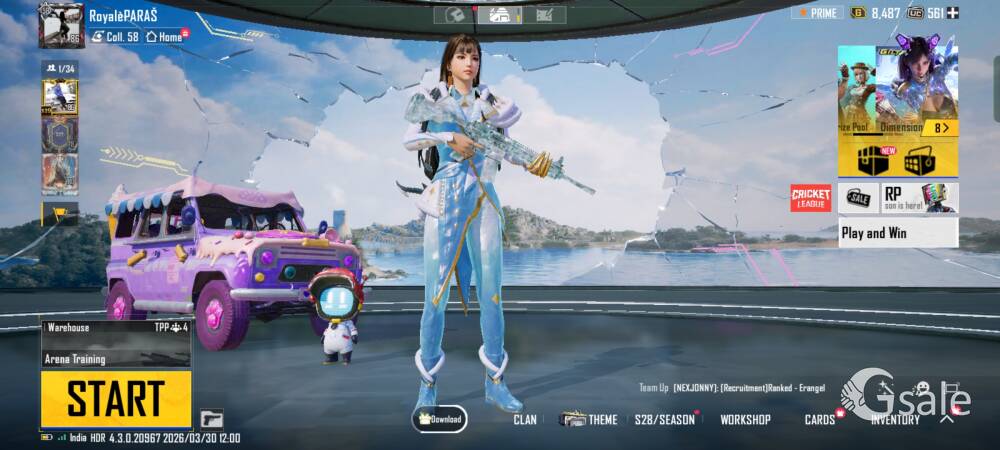Open the WORKSHOP menu
The image size is (1000, 450).
click(745, 420)
